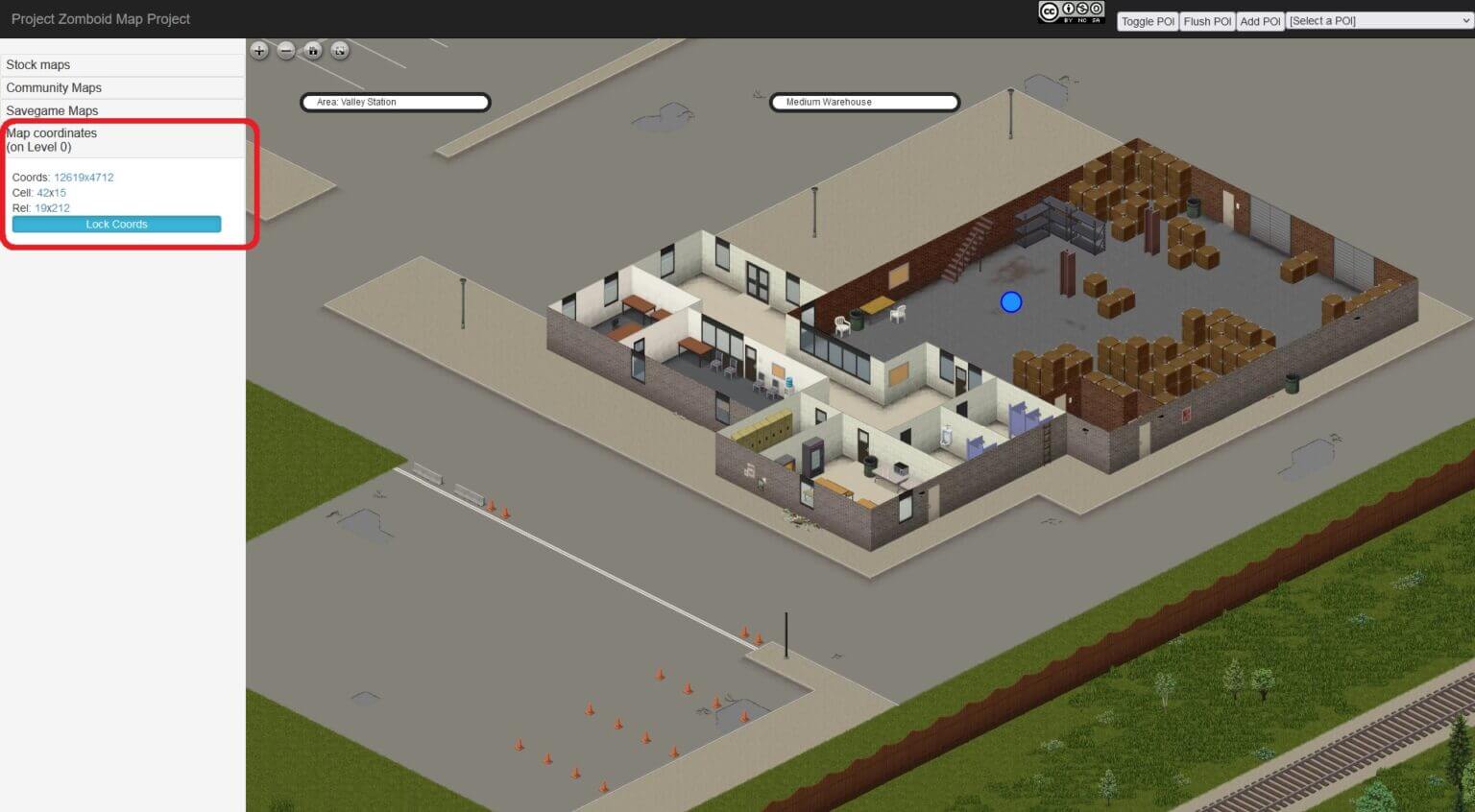Open the Creative Commons license logo
The width and height of the screenshot is (1475, 812).
[x=1049, y=10]
